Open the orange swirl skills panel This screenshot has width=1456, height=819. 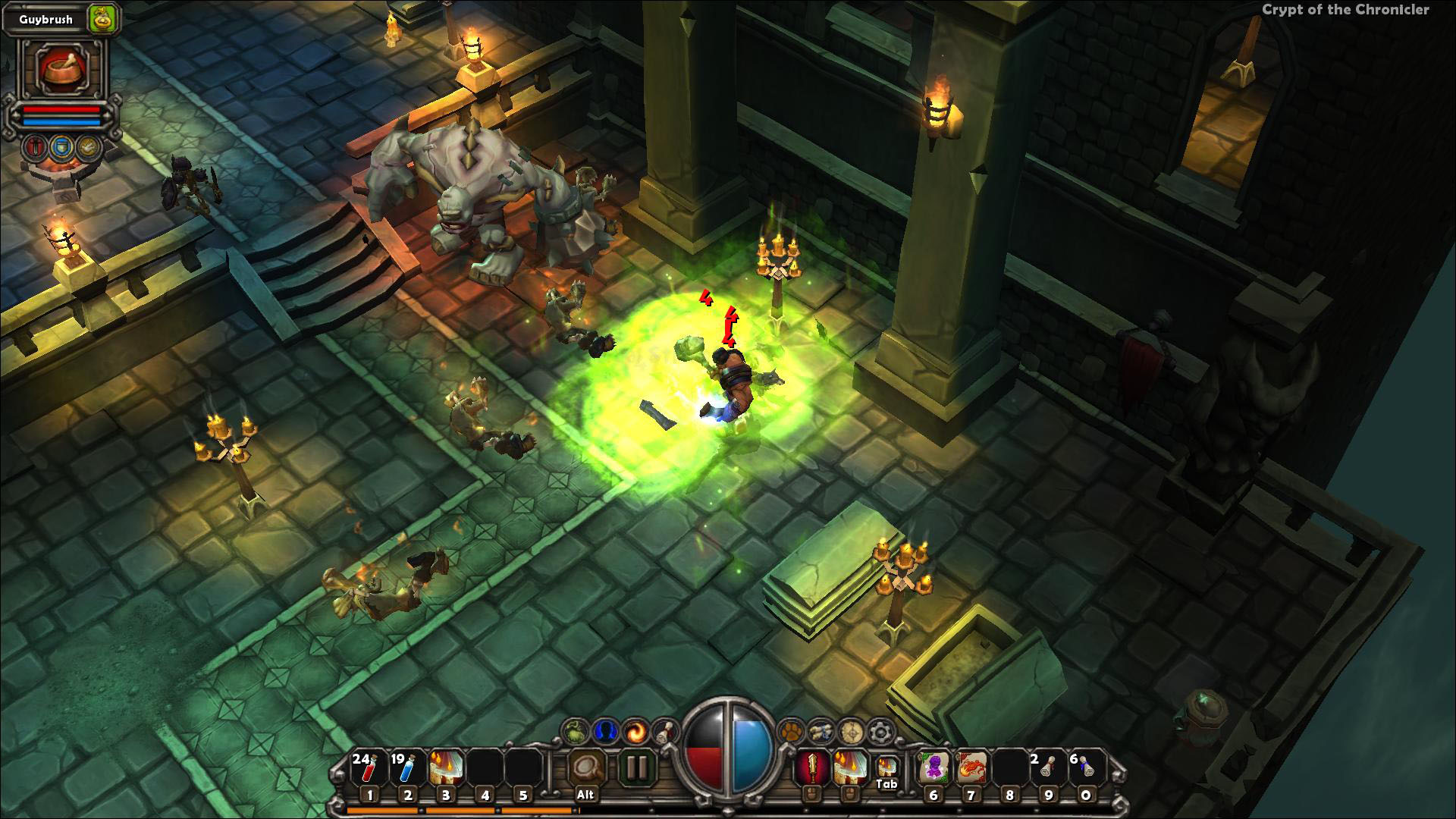[x=634, y=732]
